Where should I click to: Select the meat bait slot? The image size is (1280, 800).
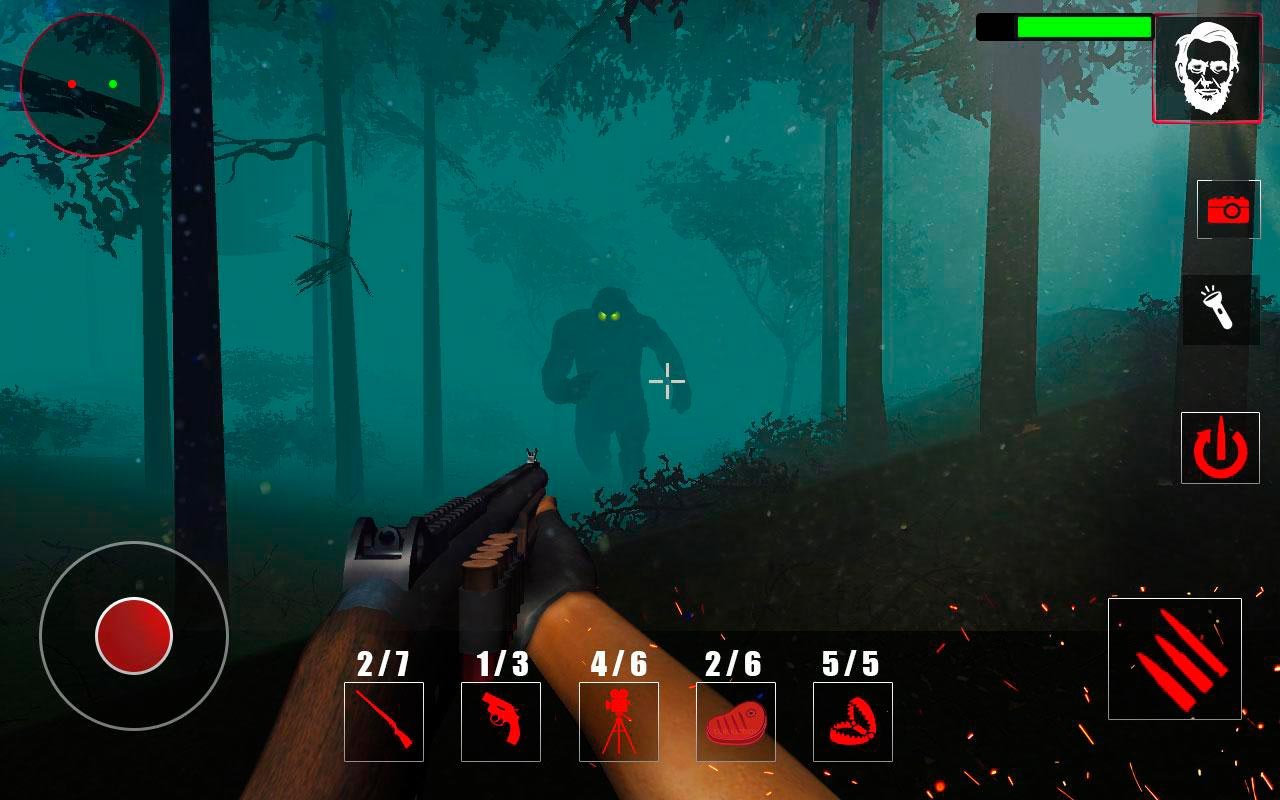pyautogui.click(x=736, y=721)
